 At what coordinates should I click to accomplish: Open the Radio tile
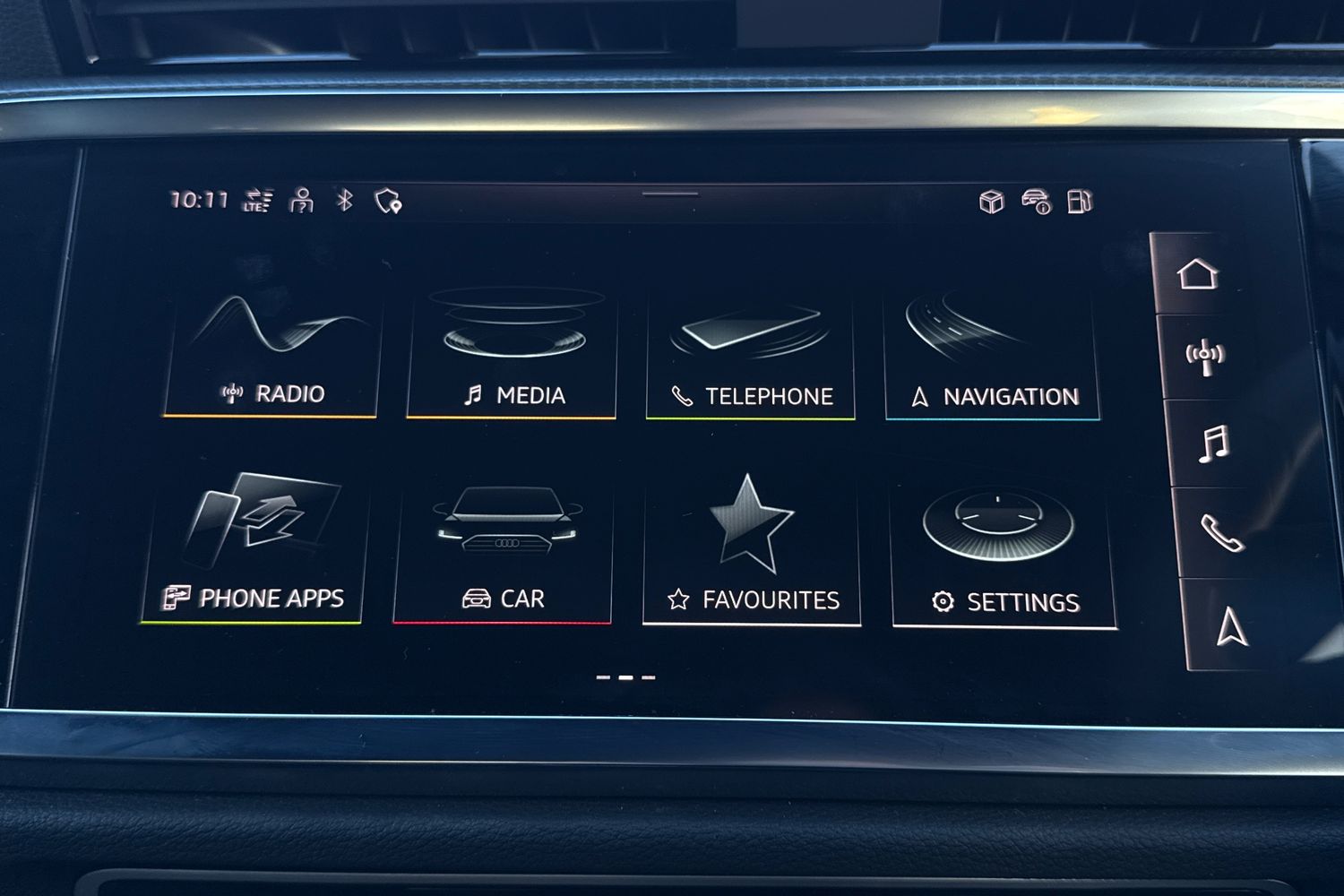point(271,355)
